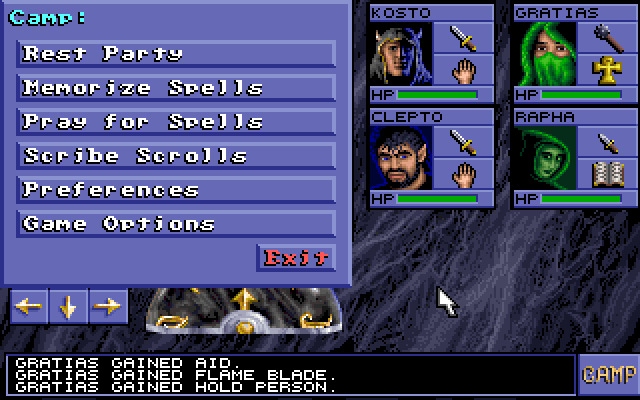Exit the Camp menu
Image resolution: width=640 pixels, height=400 pixels.
click(295, 258)
